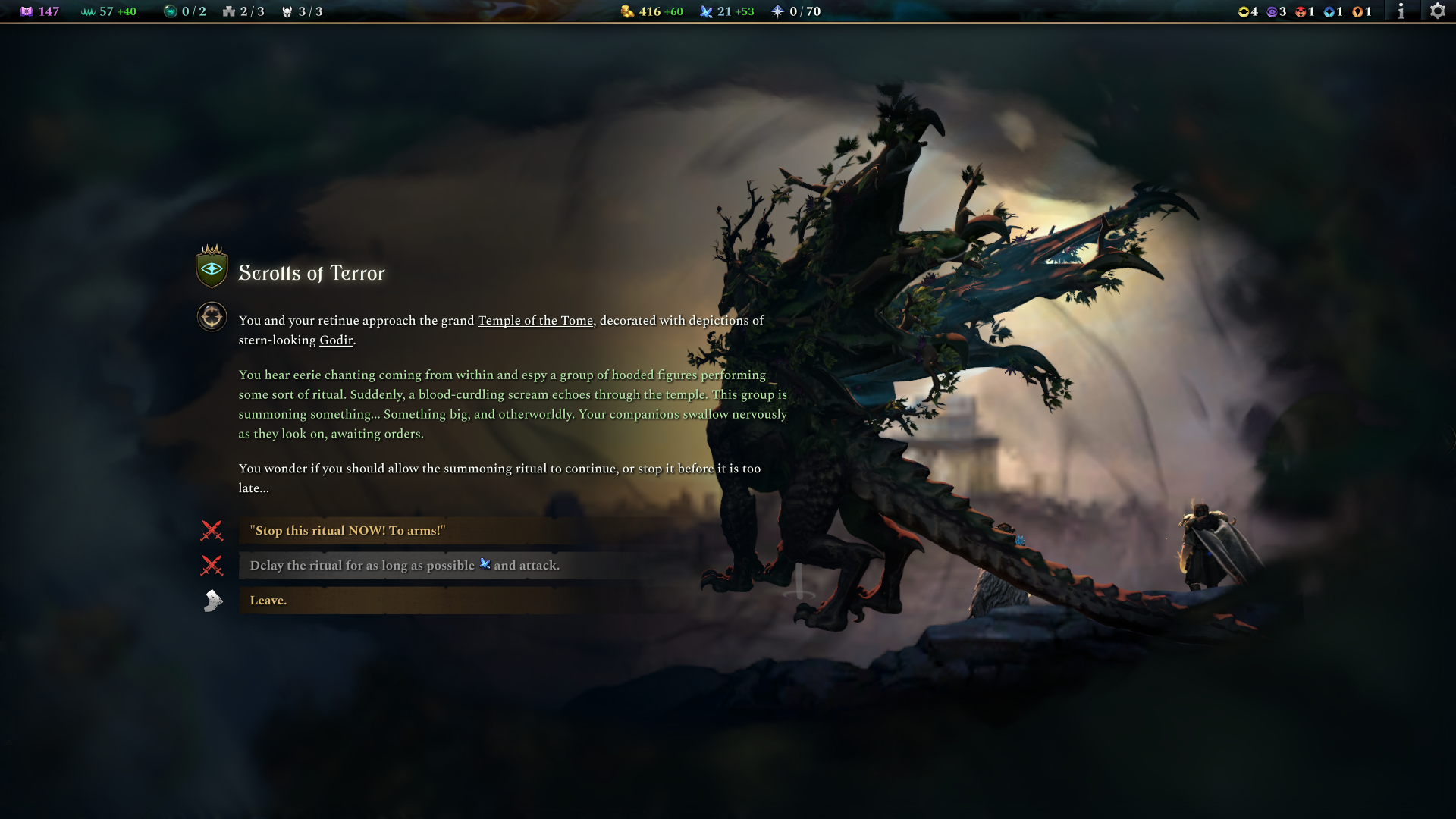Image resolution: width=1456 pixels, height=819 pixels.
Task: Click the red Chaos affinity icon
Action: click(1300, 11)
